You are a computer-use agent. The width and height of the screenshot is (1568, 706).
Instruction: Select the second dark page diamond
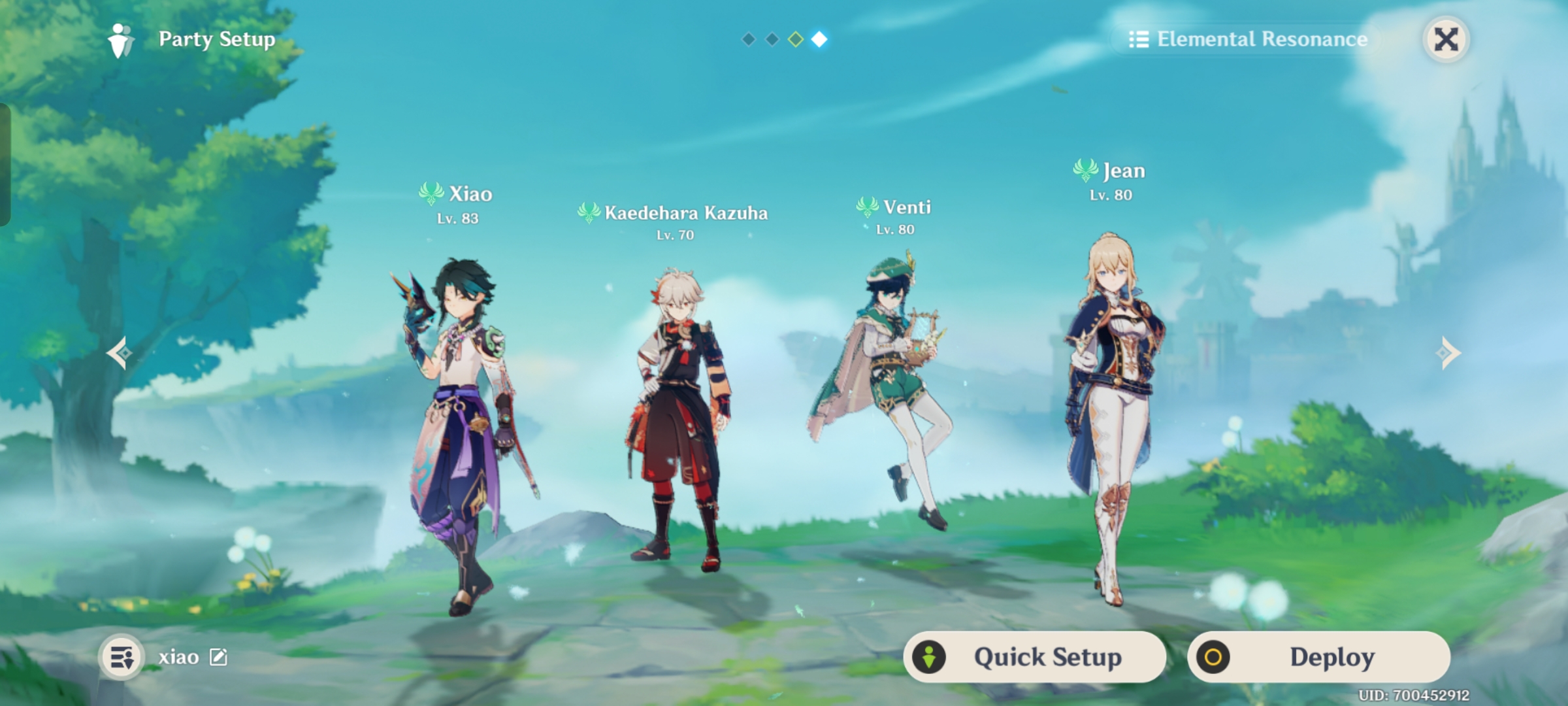click(x=772, y=39)
